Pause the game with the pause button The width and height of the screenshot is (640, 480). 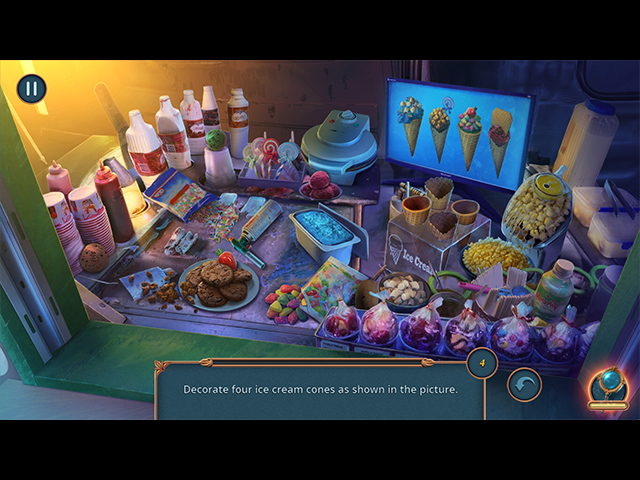click(x=31, y=89)
